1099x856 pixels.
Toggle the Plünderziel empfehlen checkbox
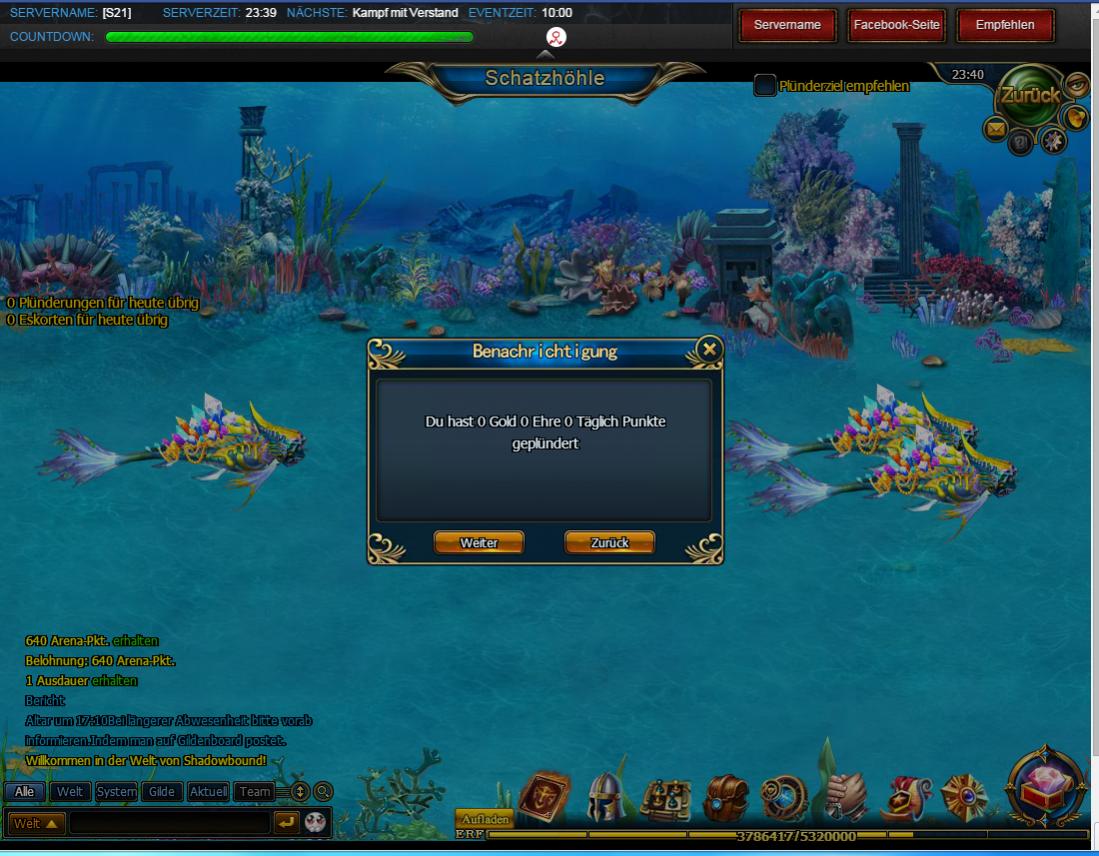[x=765, y=86]
